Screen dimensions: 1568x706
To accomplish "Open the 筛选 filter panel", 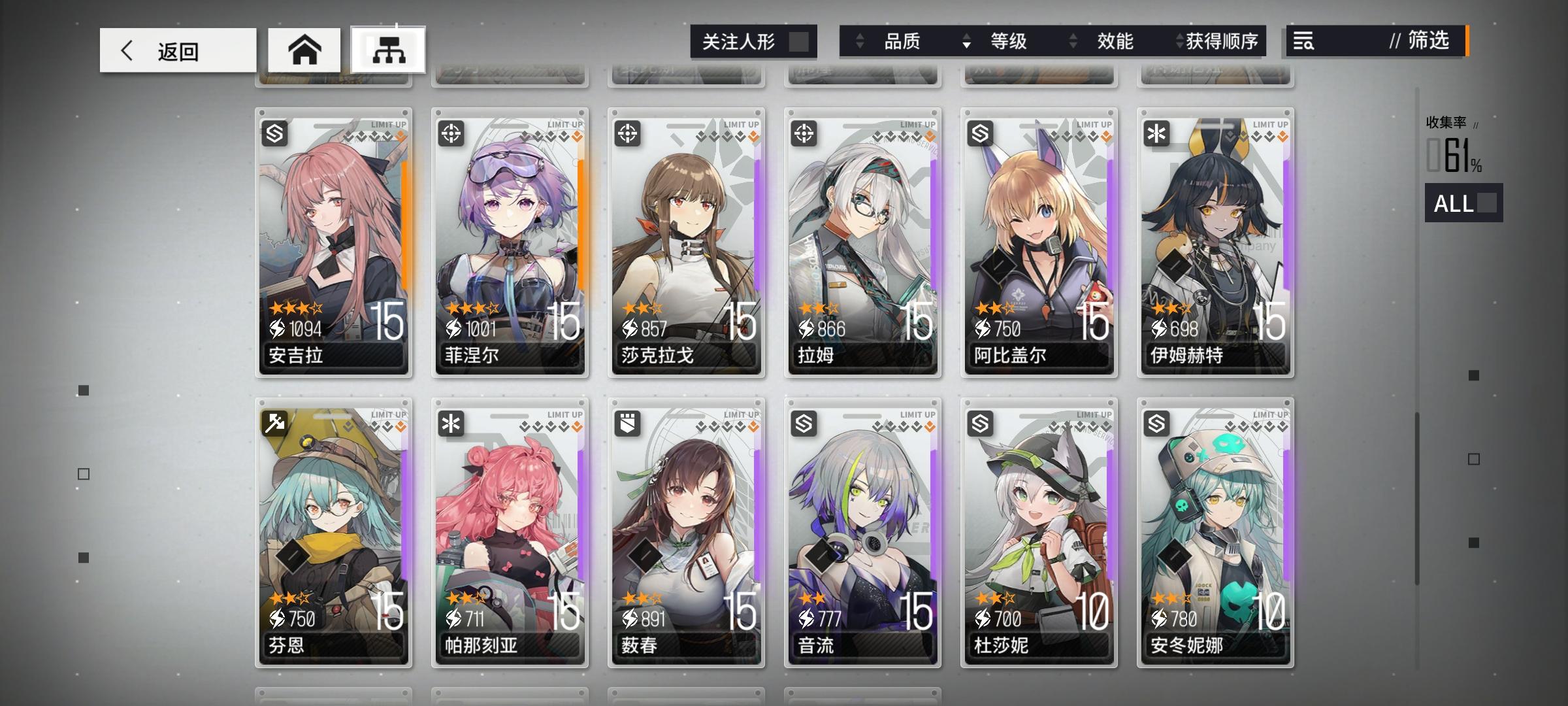I will 1428,42.
